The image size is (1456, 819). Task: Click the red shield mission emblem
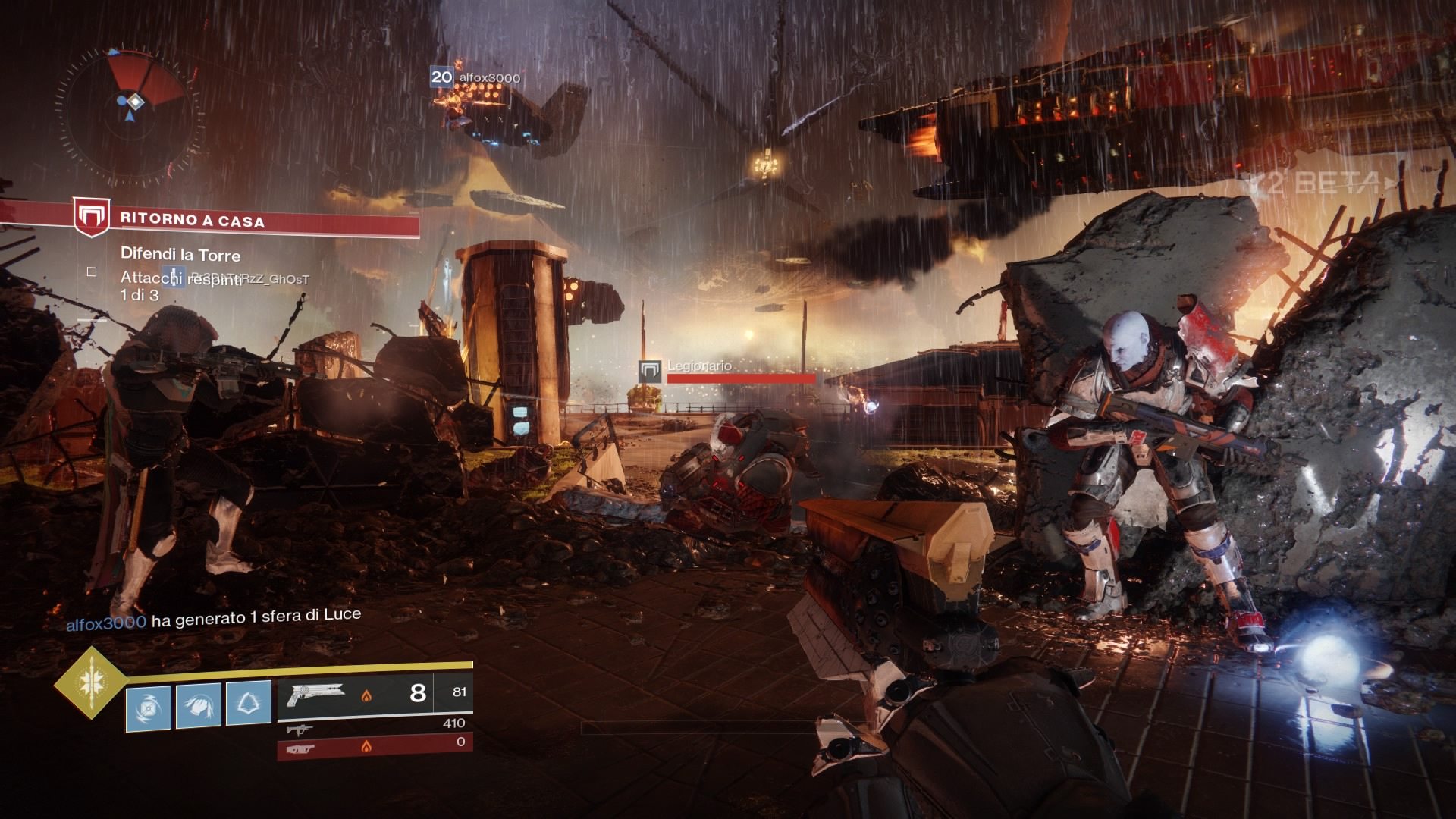[91, 218]
